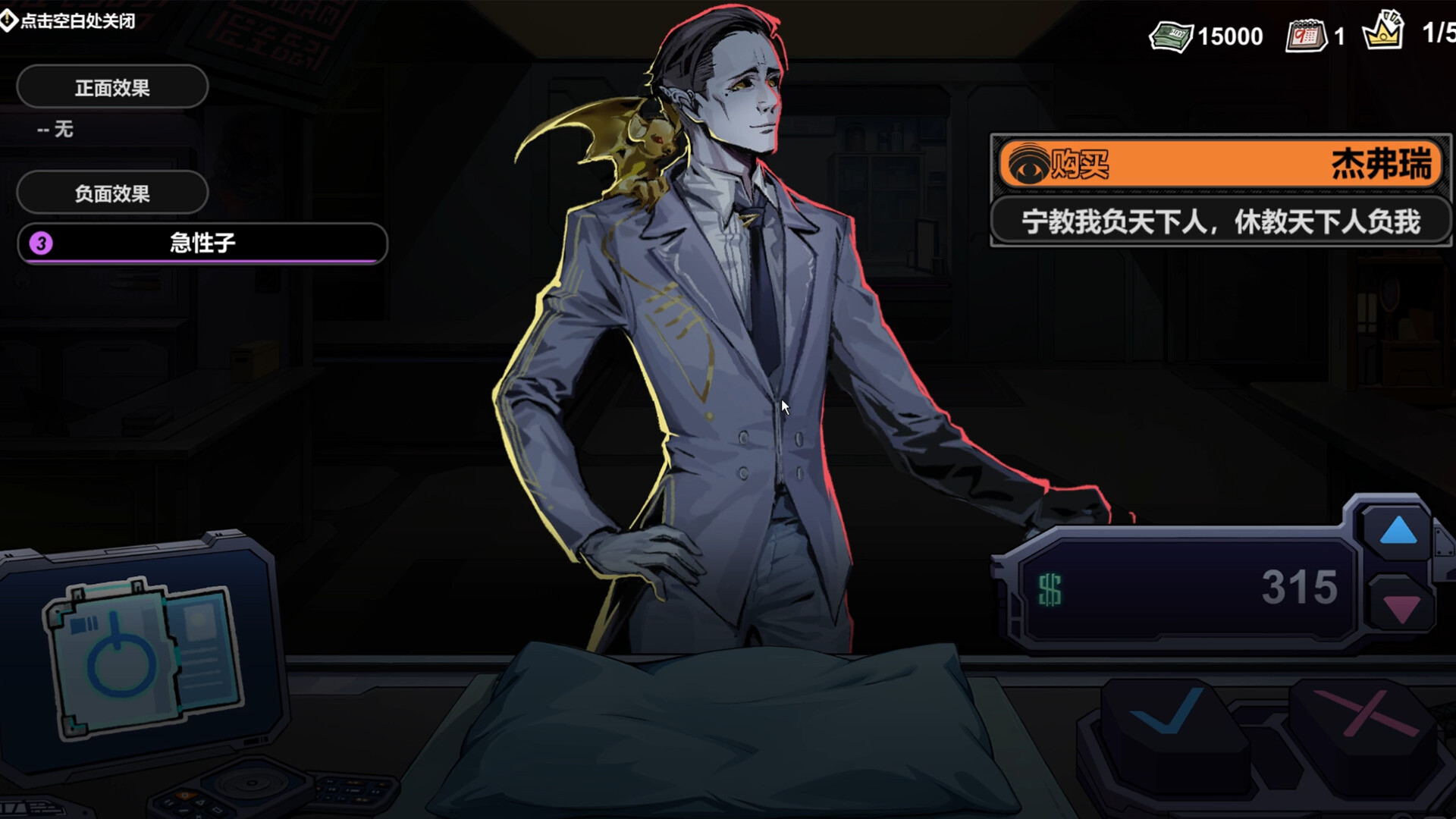Click the 315 price value field
Screen dimensions: 1456x819
pos(1301,584)
